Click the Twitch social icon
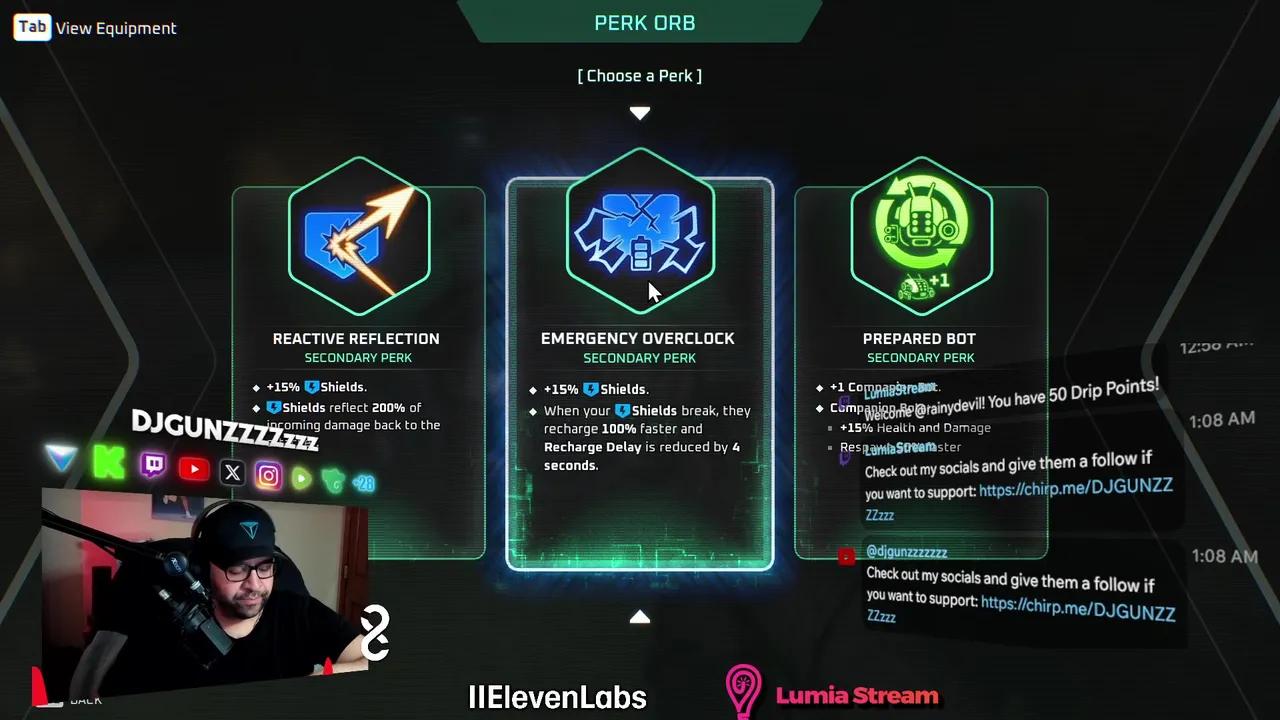The height and width of the screenshot is (720, 1280). (153, 465)
